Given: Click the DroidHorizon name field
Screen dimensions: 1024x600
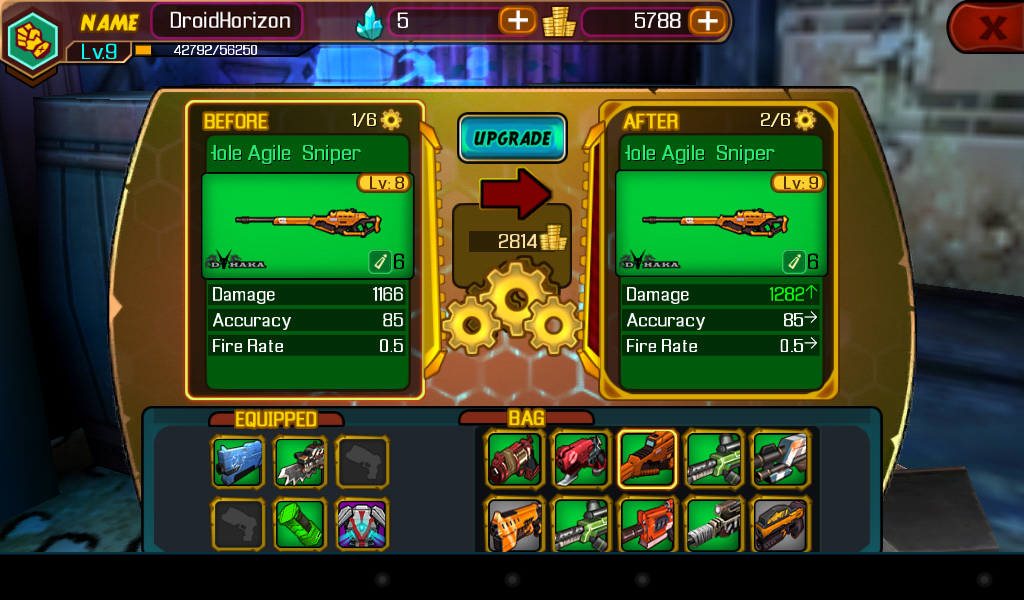Looking at the screenshot, I should tap(229, 20).
